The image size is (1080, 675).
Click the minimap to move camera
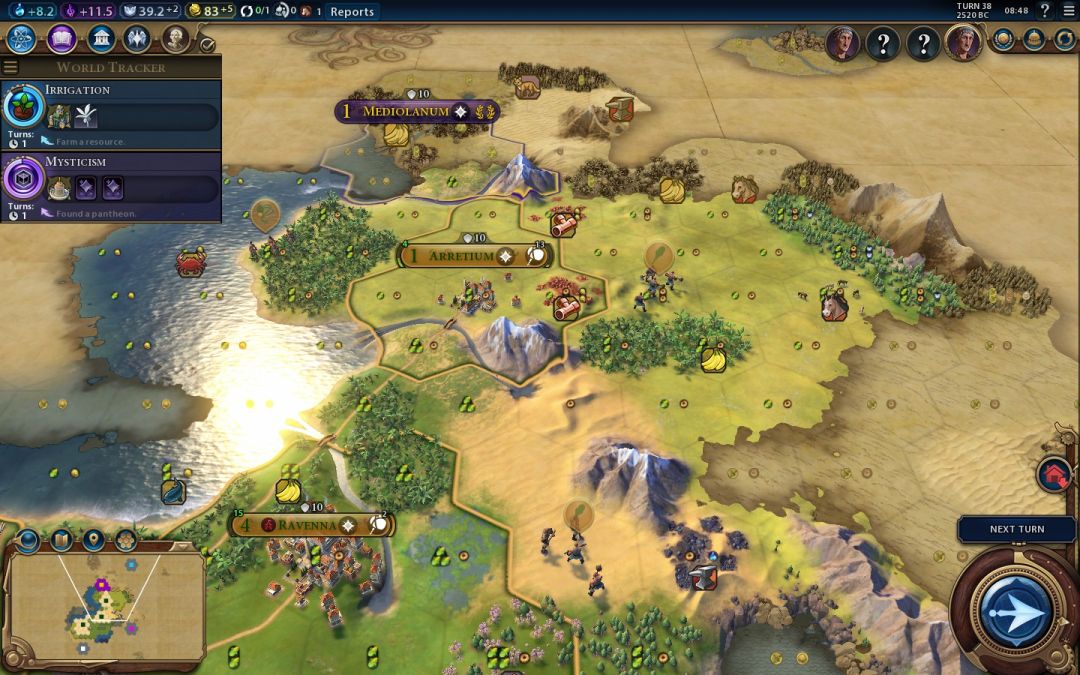click(105, 603)
